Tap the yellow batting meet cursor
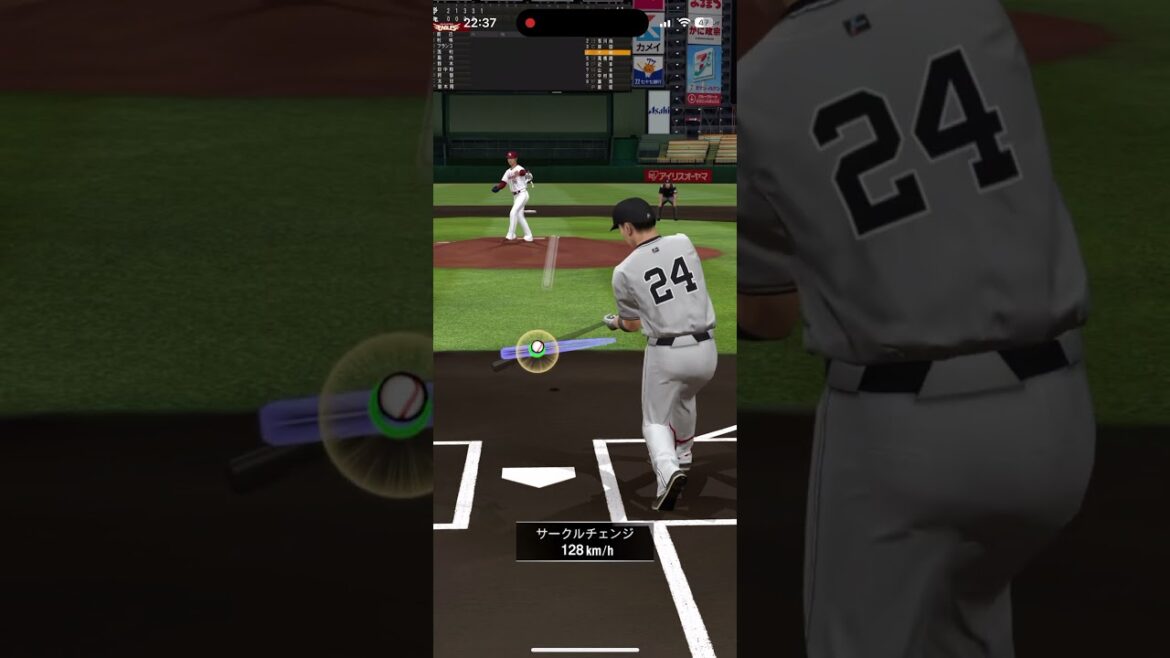This screenshot has width=1170, height=658. pos(537,350)
